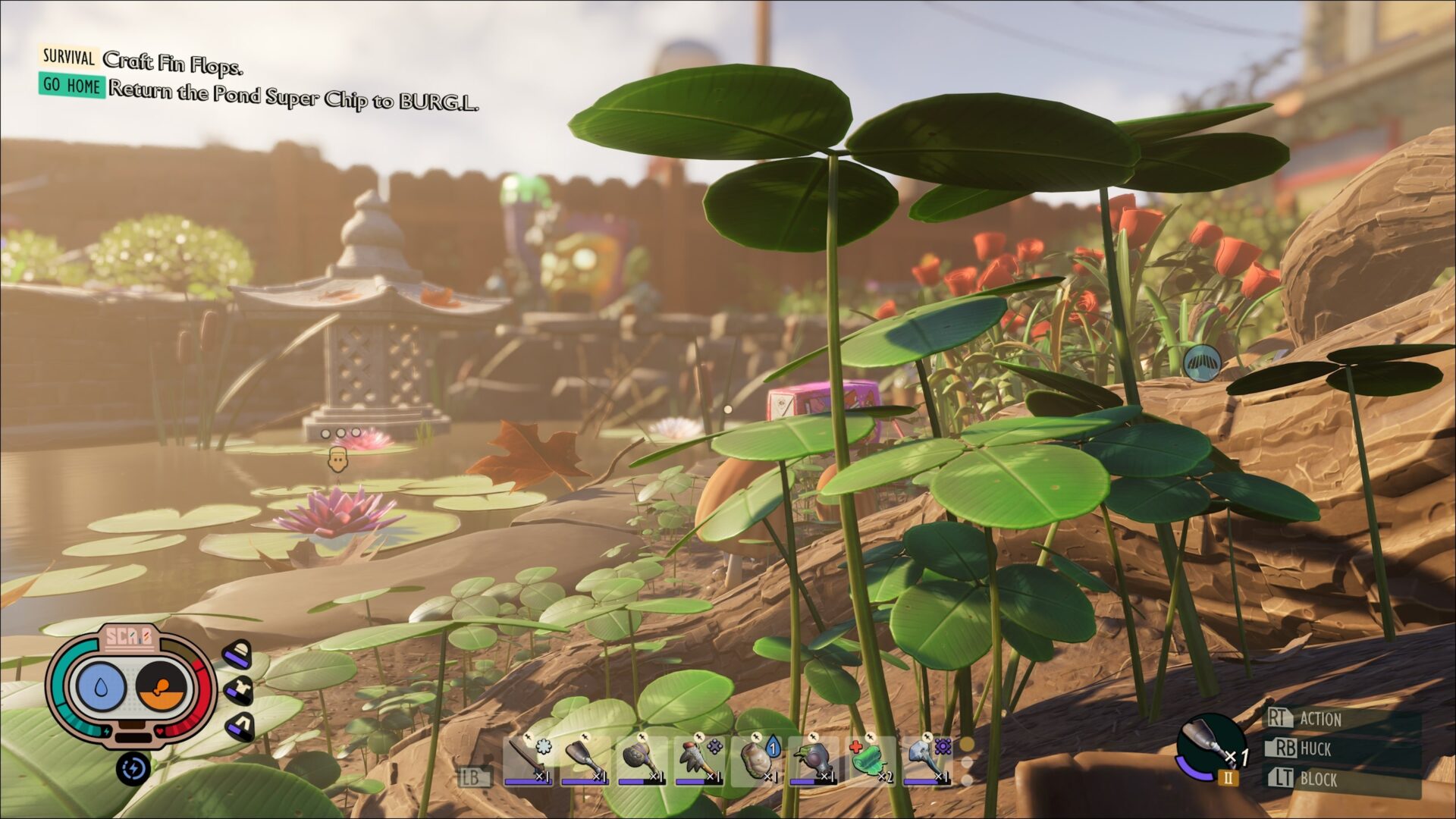Select the Craft Fin Flops survival objective
This screenshot has height=819, width=1456.
click(x=173, y=62)
